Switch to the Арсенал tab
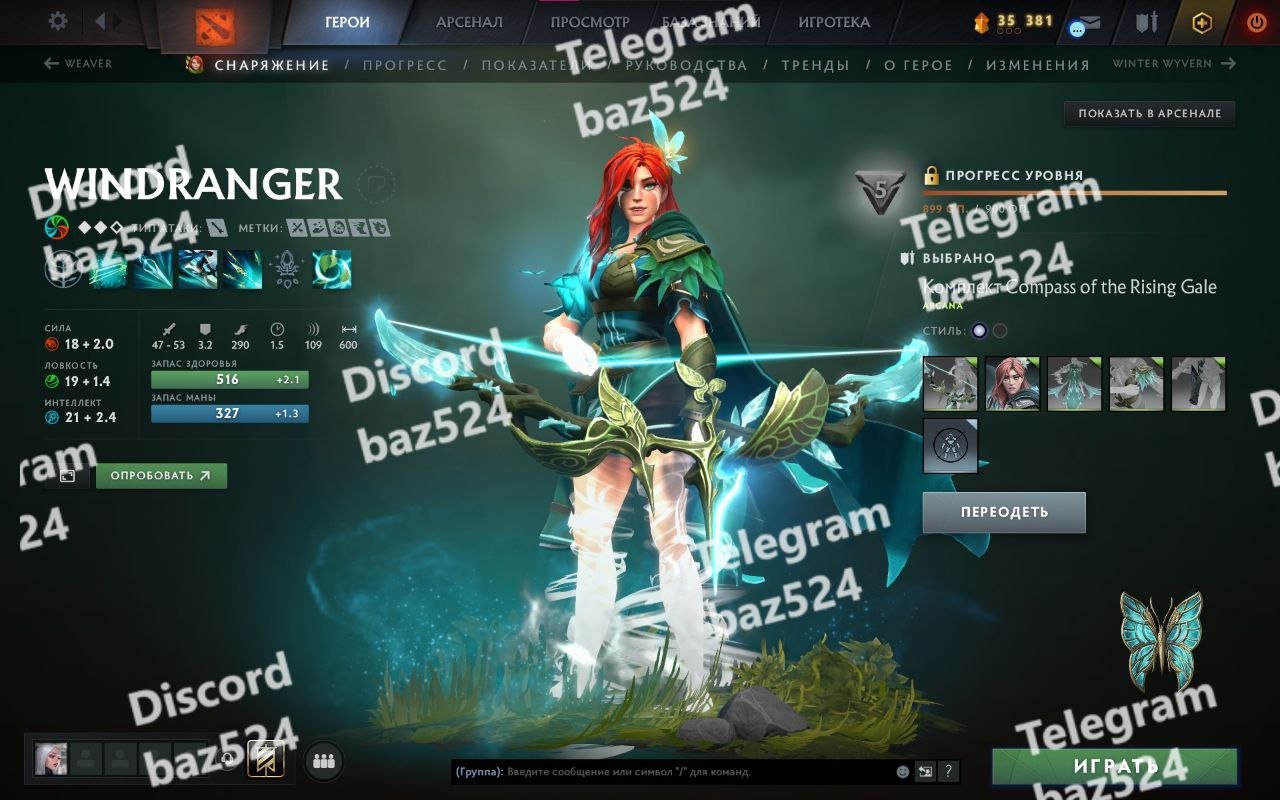Viewport: 1280px width, 800px height. tap(469, 22)
